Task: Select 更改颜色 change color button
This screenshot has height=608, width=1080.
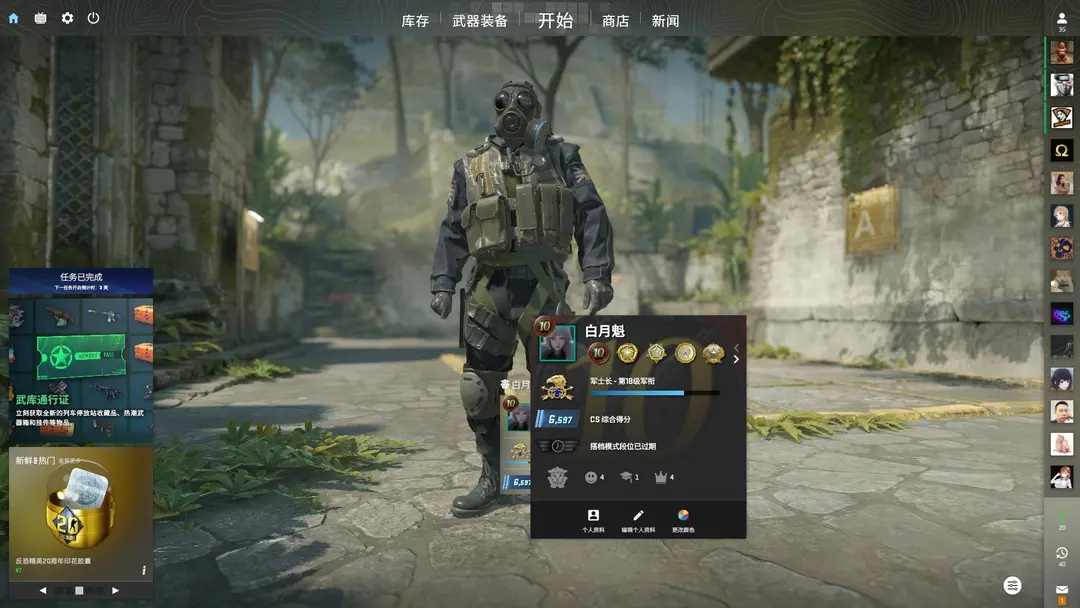Action: click(x=683, y=520)
